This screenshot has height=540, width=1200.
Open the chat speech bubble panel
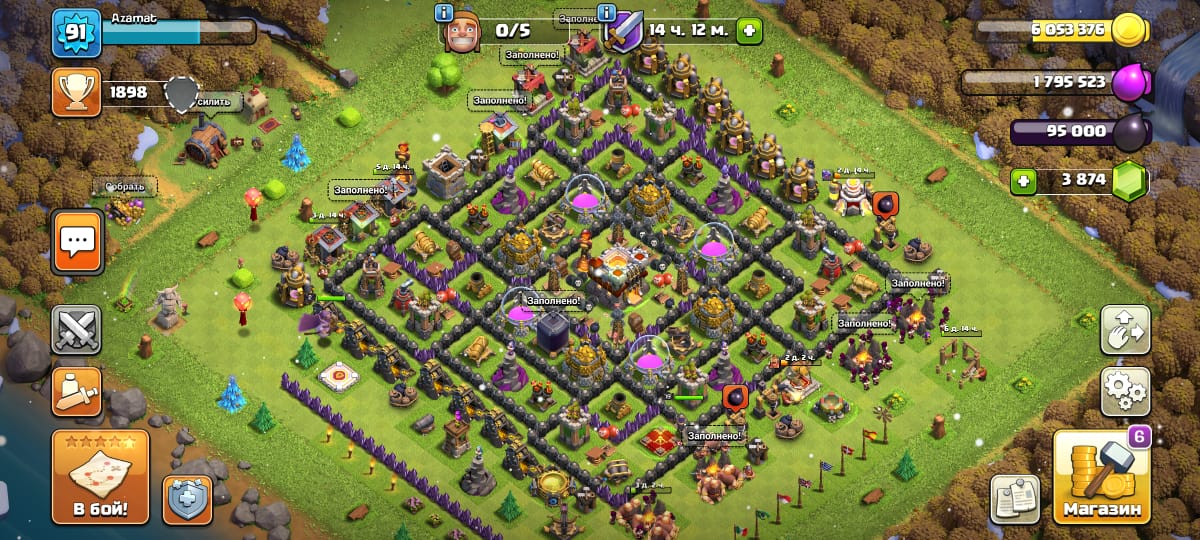[77, 240]
